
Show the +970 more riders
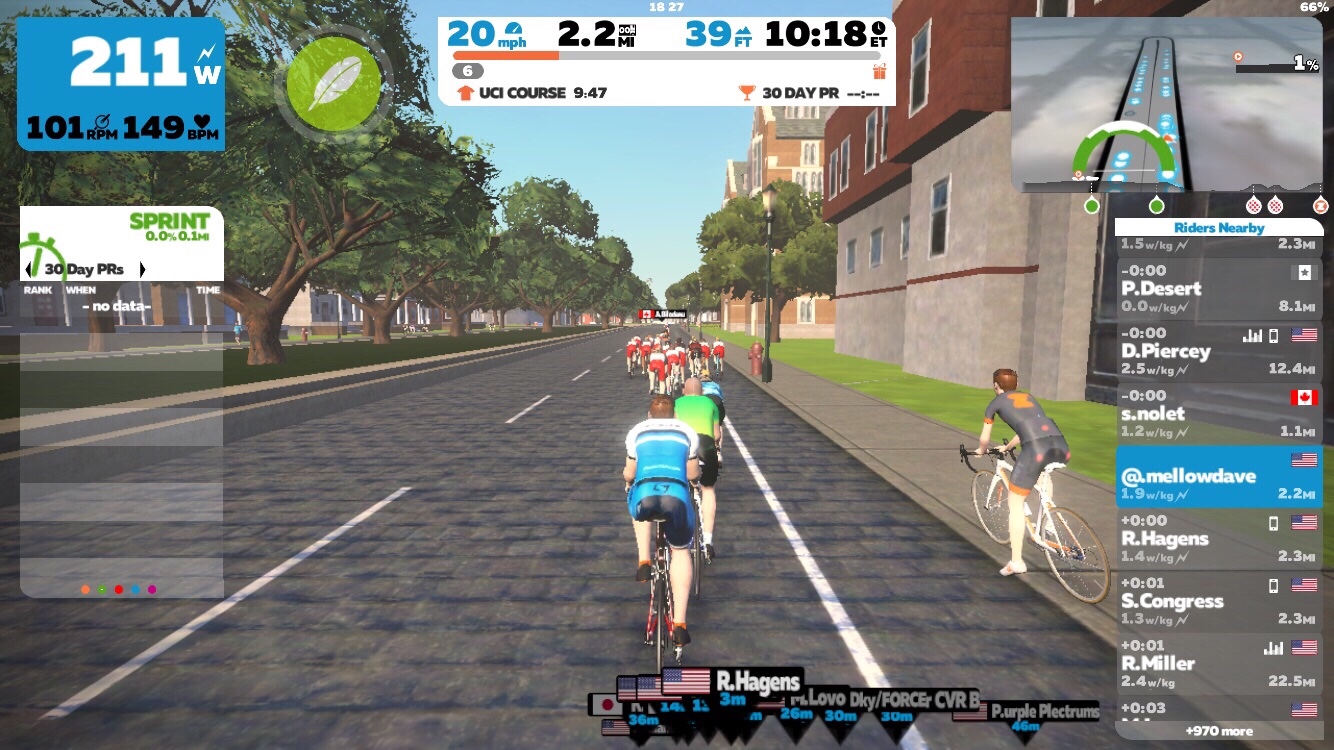pos(1218,731)
